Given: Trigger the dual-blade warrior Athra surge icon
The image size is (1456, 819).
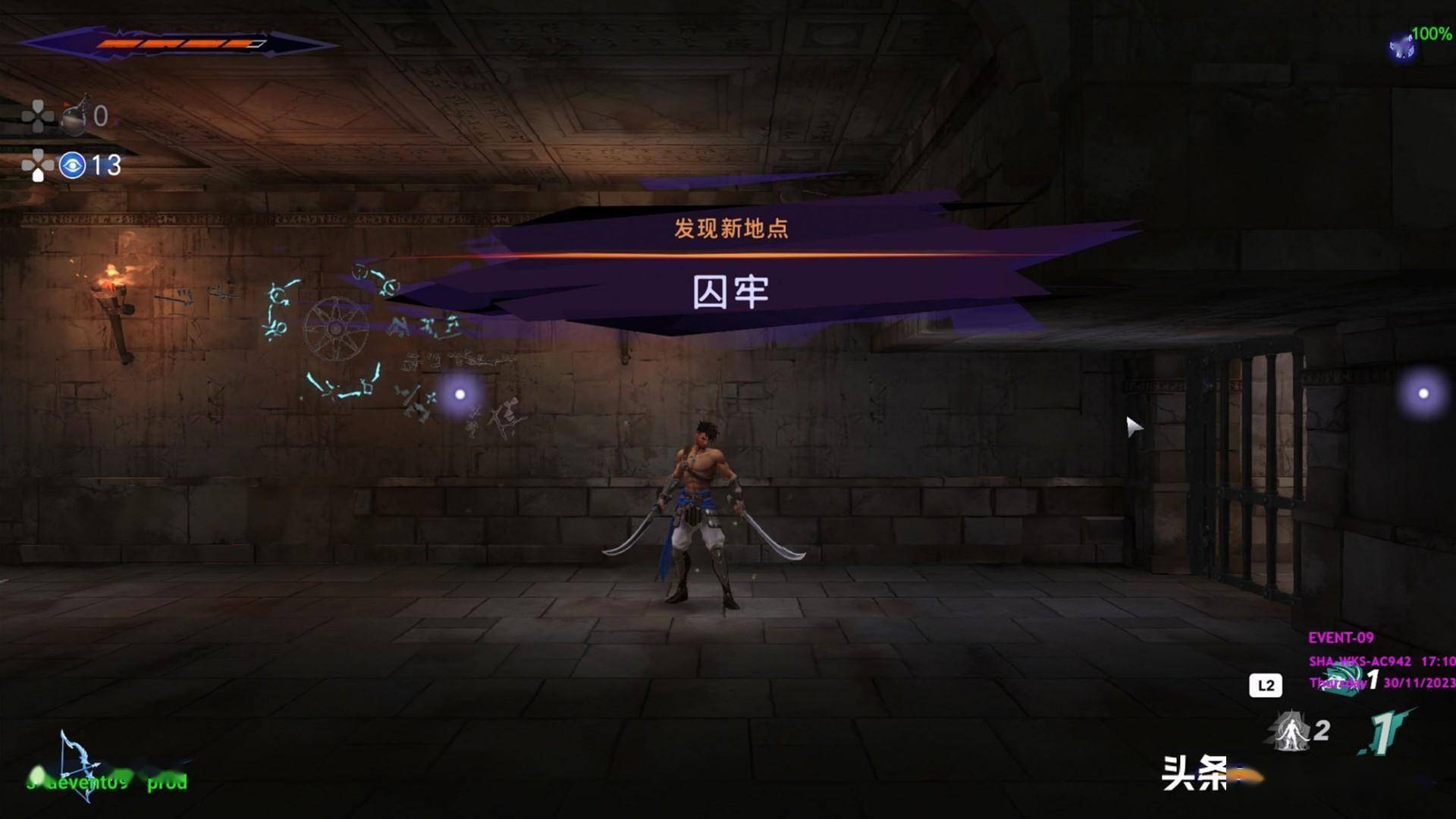Looking at the screenshot, I should (x=1290, y=731).
